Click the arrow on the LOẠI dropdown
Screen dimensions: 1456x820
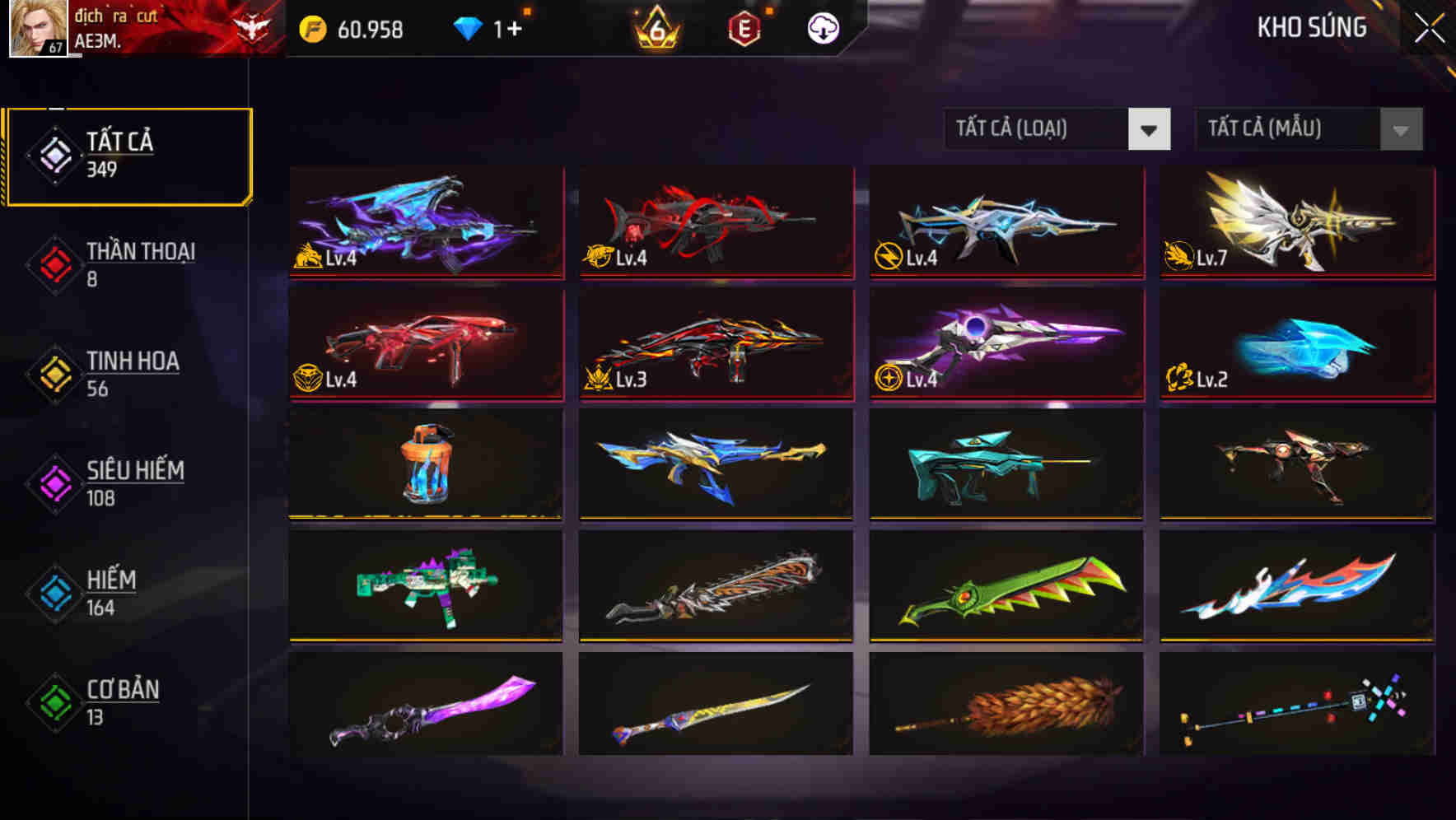(x=1150, y=129)
